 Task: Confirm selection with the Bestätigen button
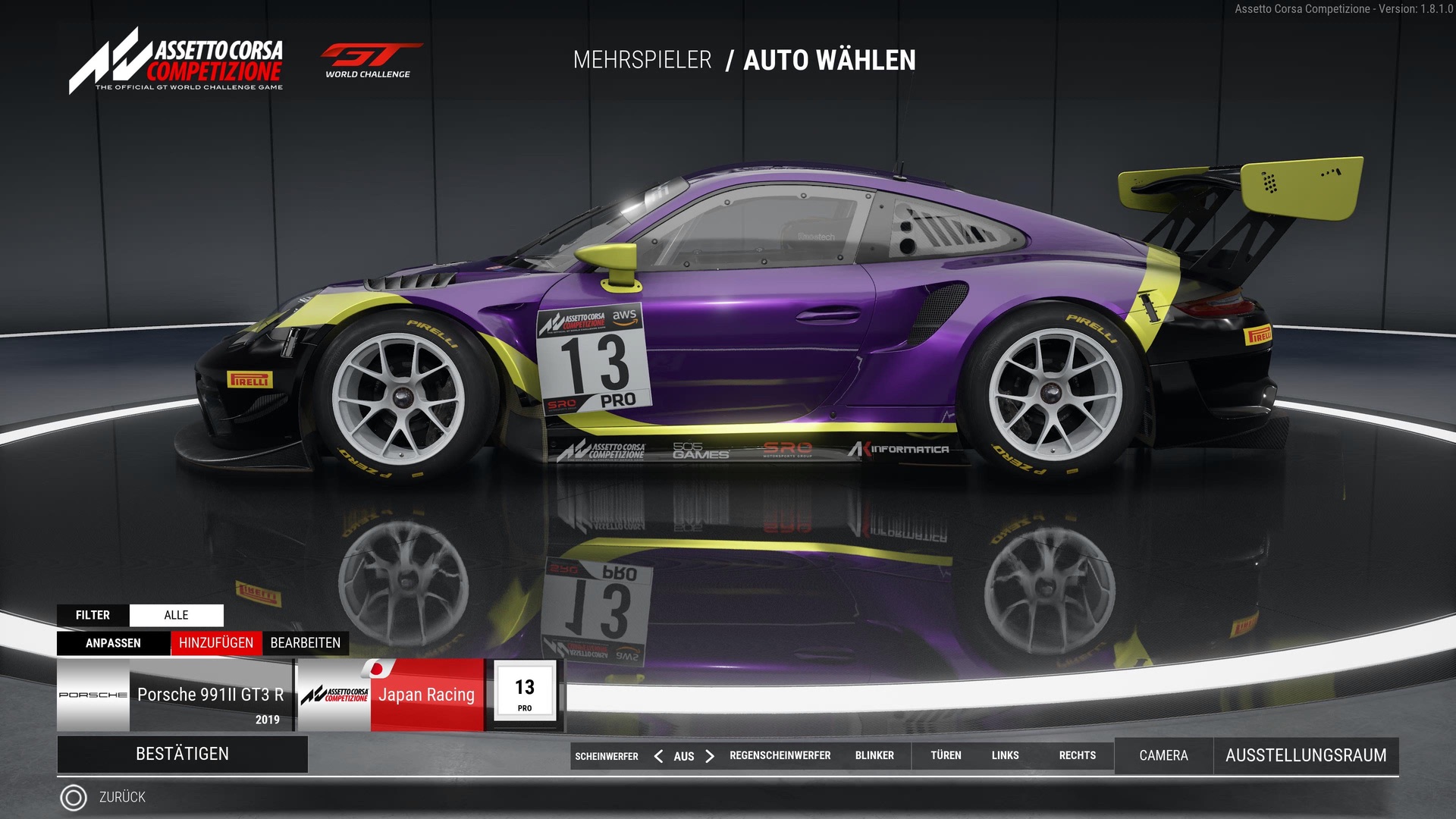tap(182, 754)
